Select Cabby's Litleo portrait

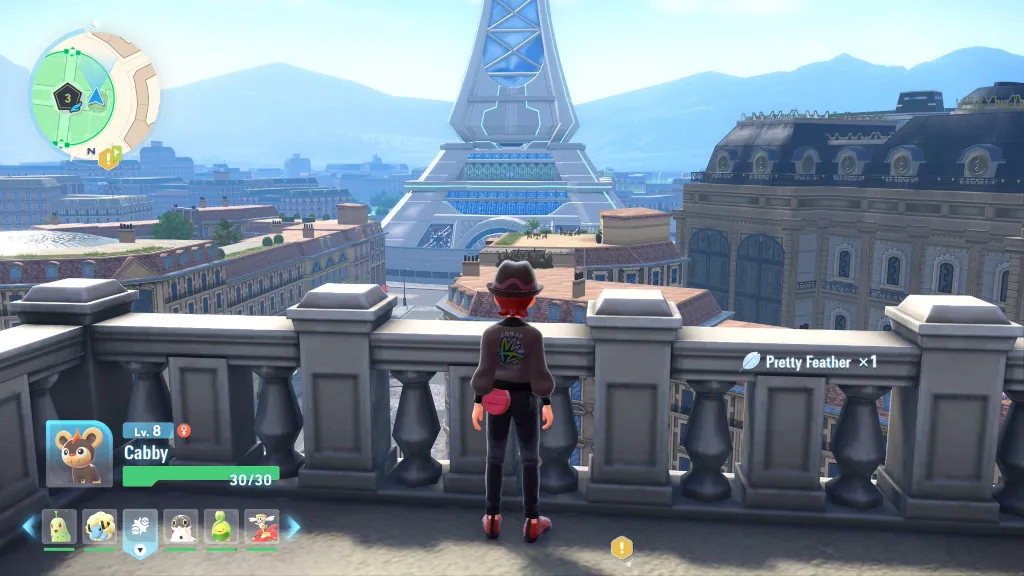click(79, 453)
